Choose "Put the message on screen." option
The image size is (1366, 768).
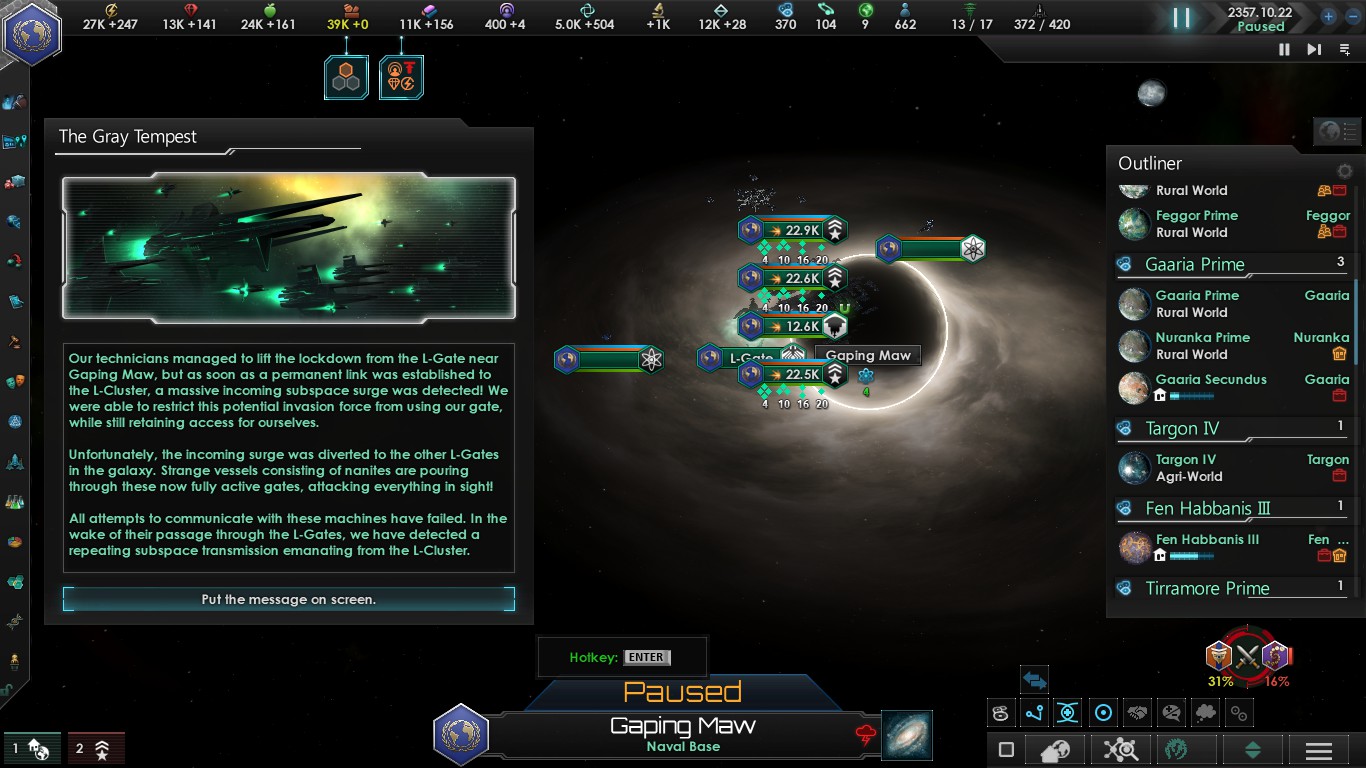[288, 599]
